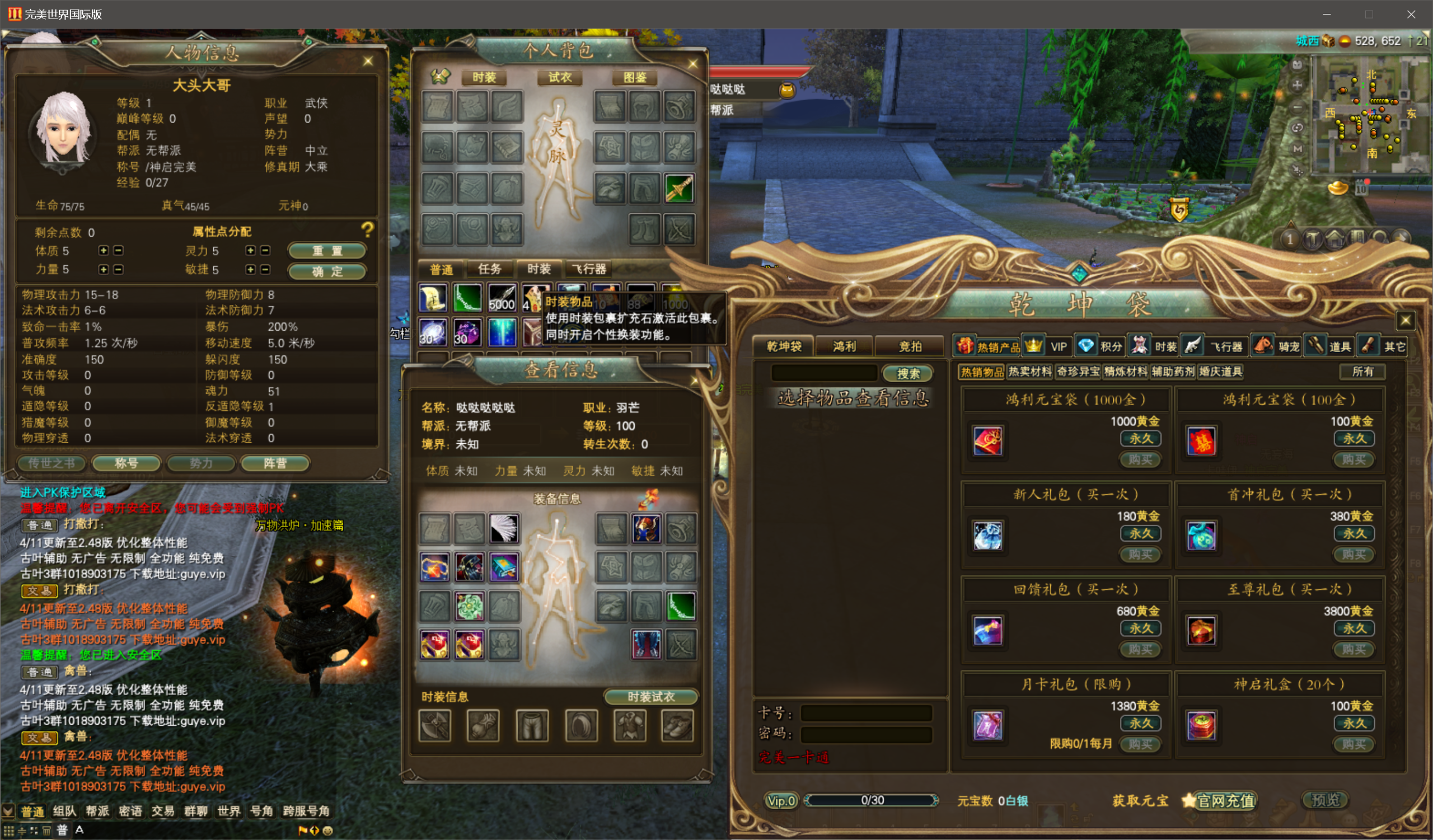Open 官网充值 official recharge

click(x=1225, y=800)
